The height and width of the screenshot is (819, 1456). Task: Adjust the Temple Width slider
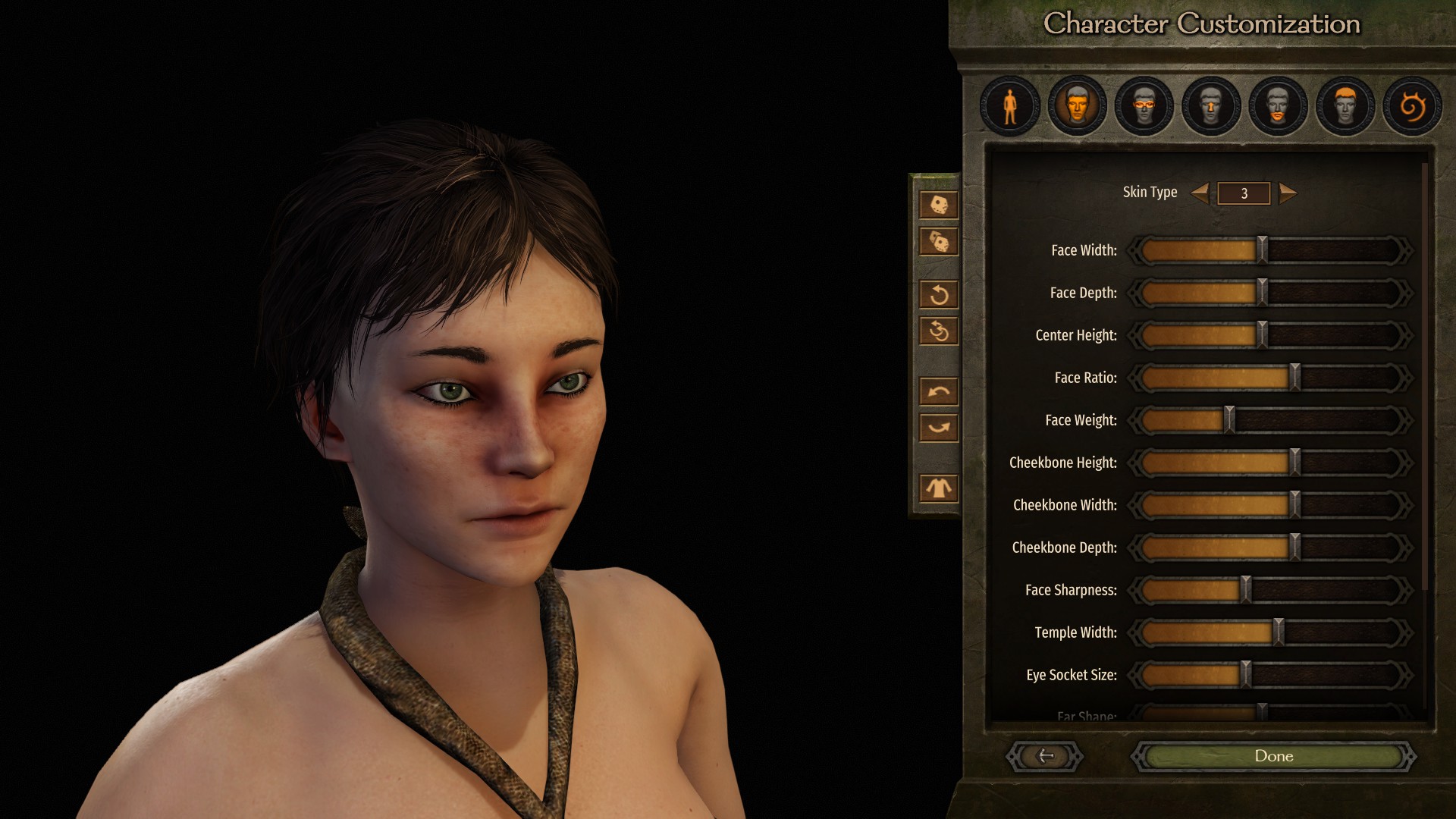coord(1279,632)
